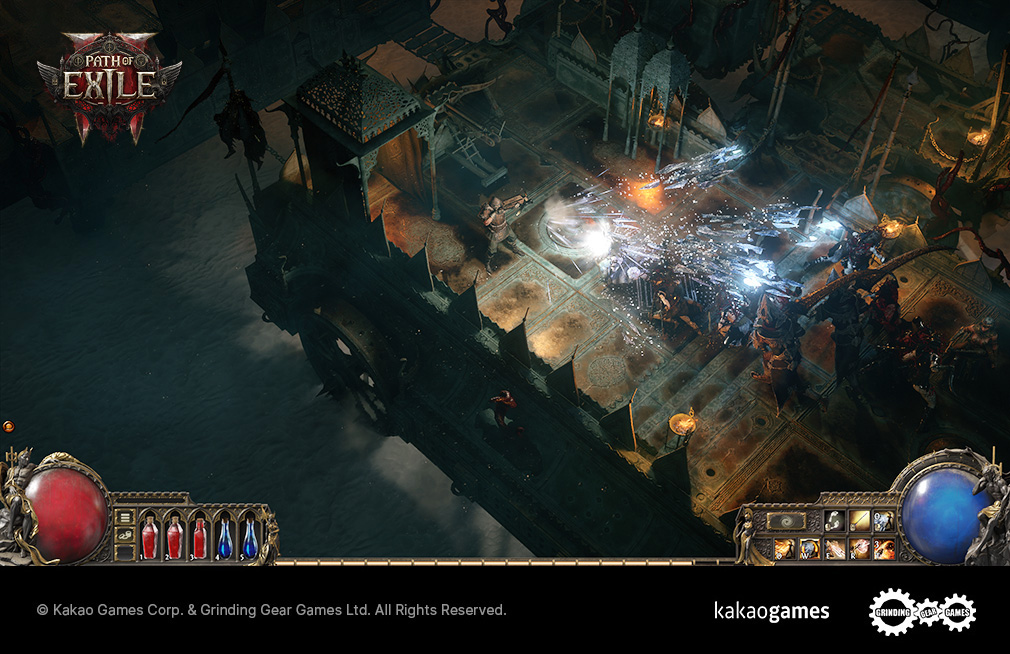The image size is (1010, 654).
Task: Choose the skill icon marked Q
Action: click(785, 548)
